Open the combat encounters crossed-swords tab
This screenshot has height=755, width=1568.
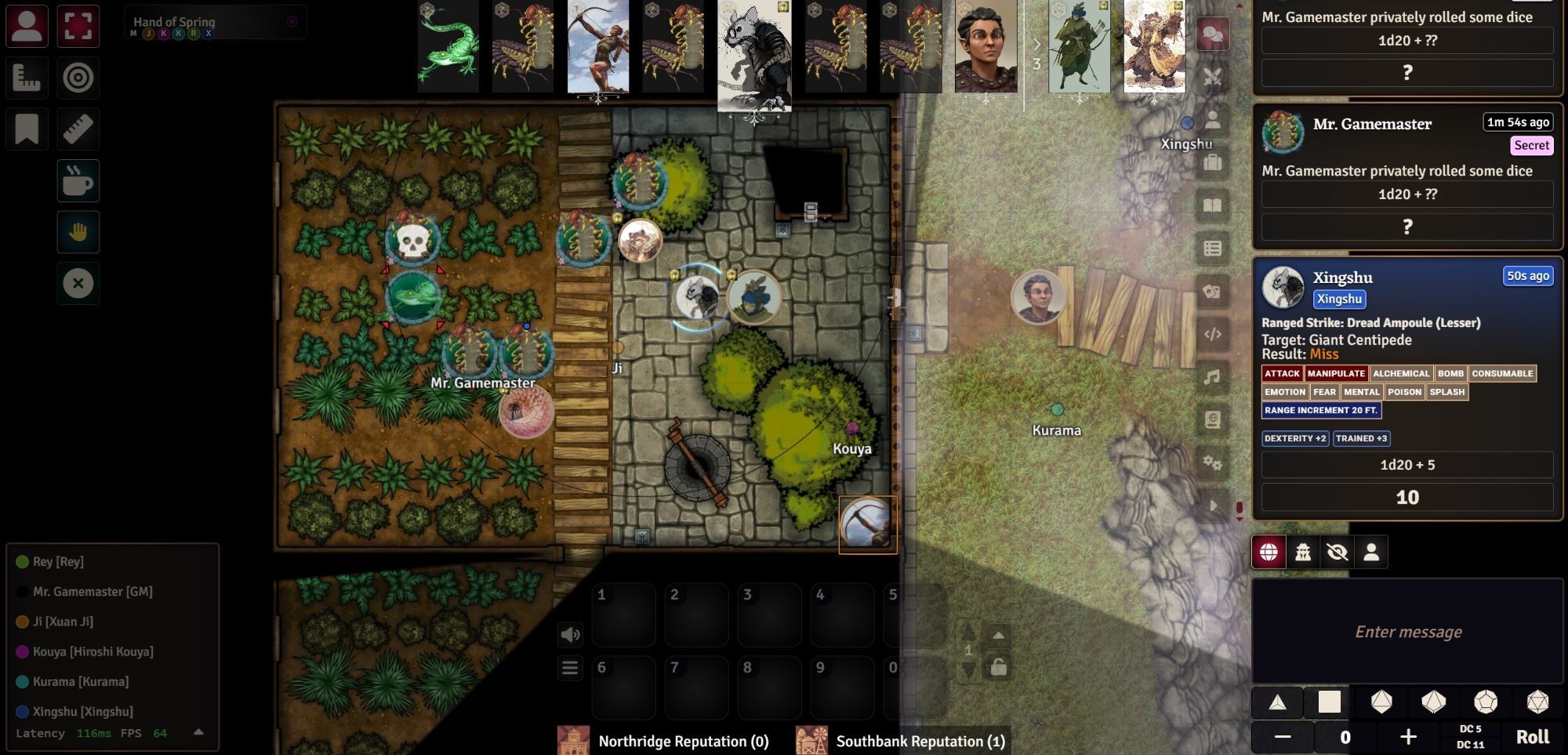(x=1212, y=77)
